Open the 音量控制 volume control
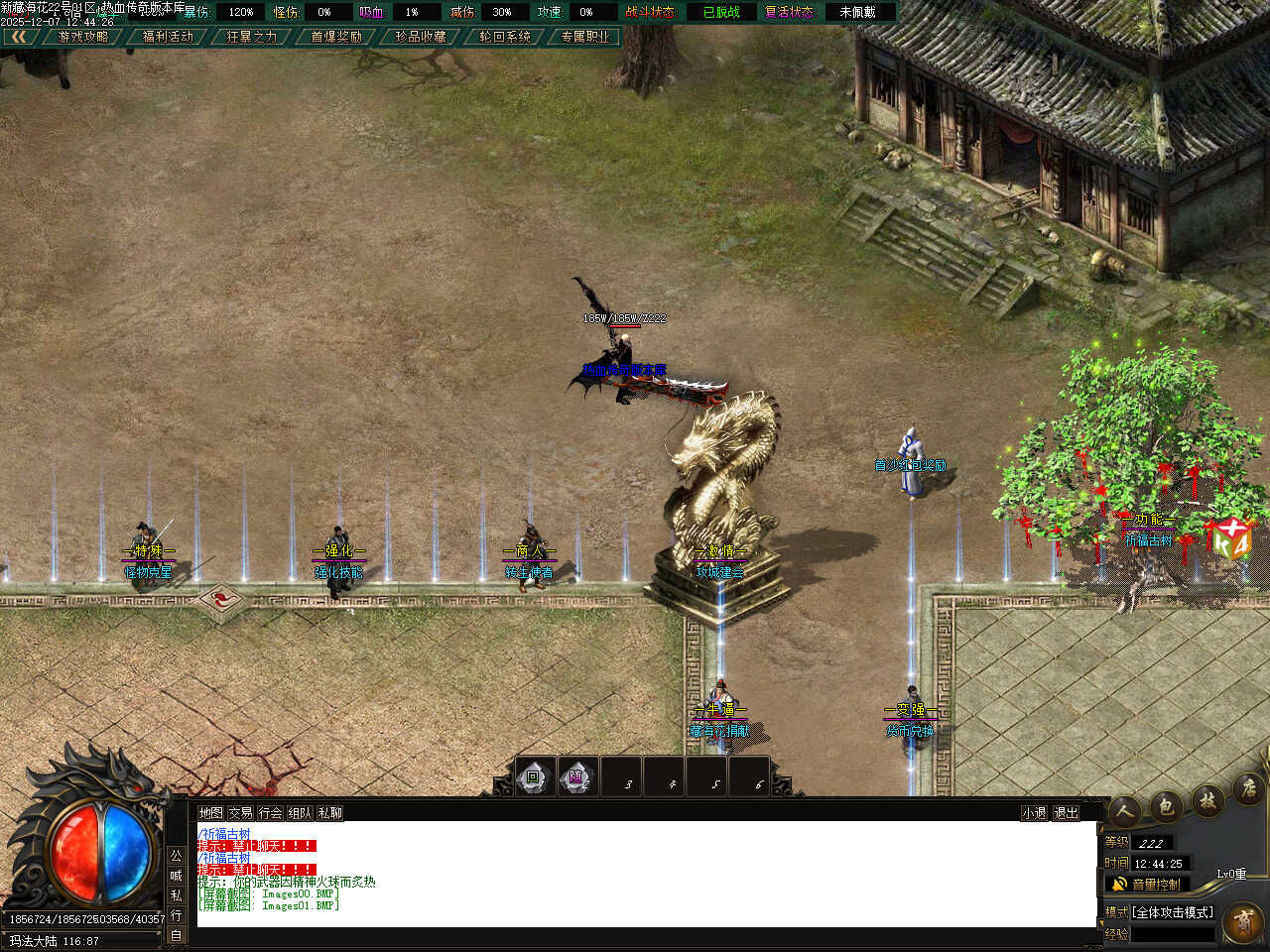Image resolution: width=1270 pixels, height=952 pixels. point(1147,884)
